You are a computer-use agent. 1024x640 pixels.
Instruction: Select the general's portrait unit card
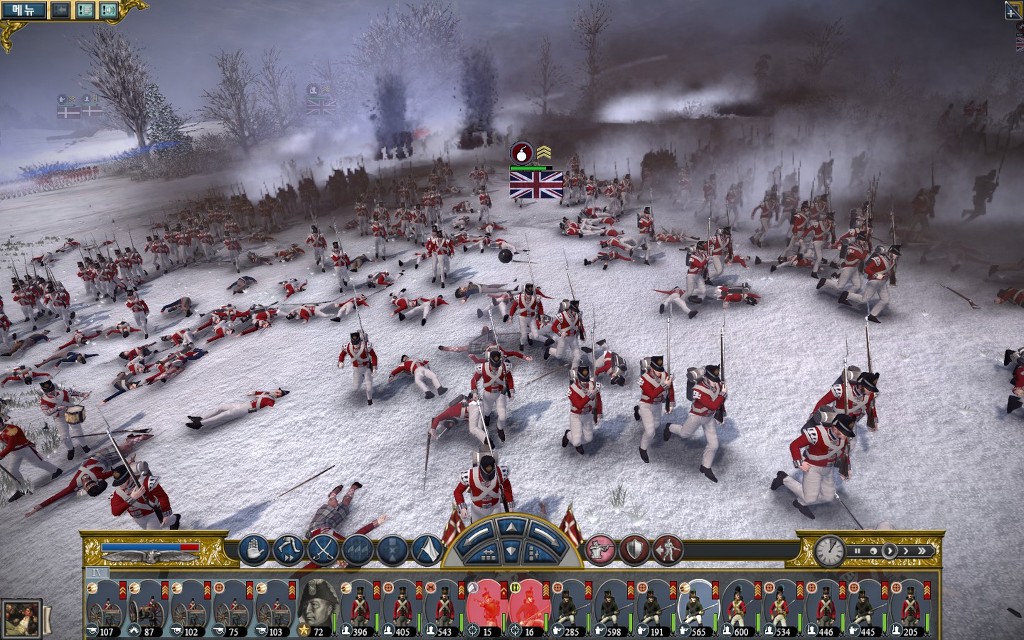click(x=318, y=606)
